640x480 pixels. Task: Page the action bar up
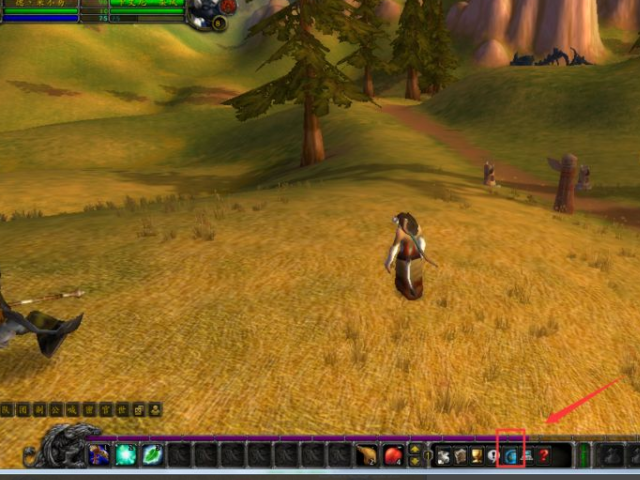click(x=415, y=449)
